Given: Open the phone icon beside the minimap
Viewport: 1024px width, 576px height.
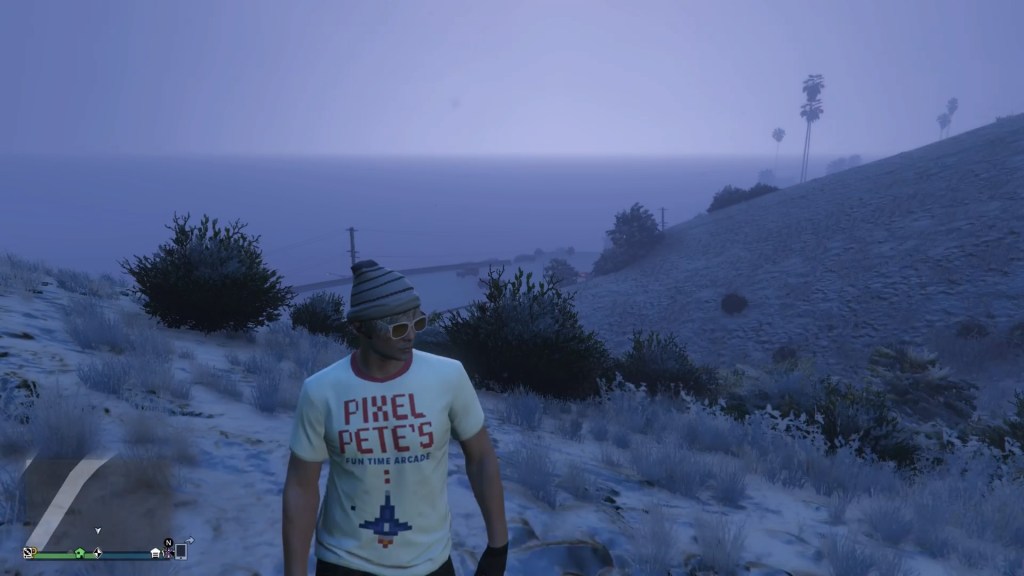Looking at the screenshot, I should (181, 551).
